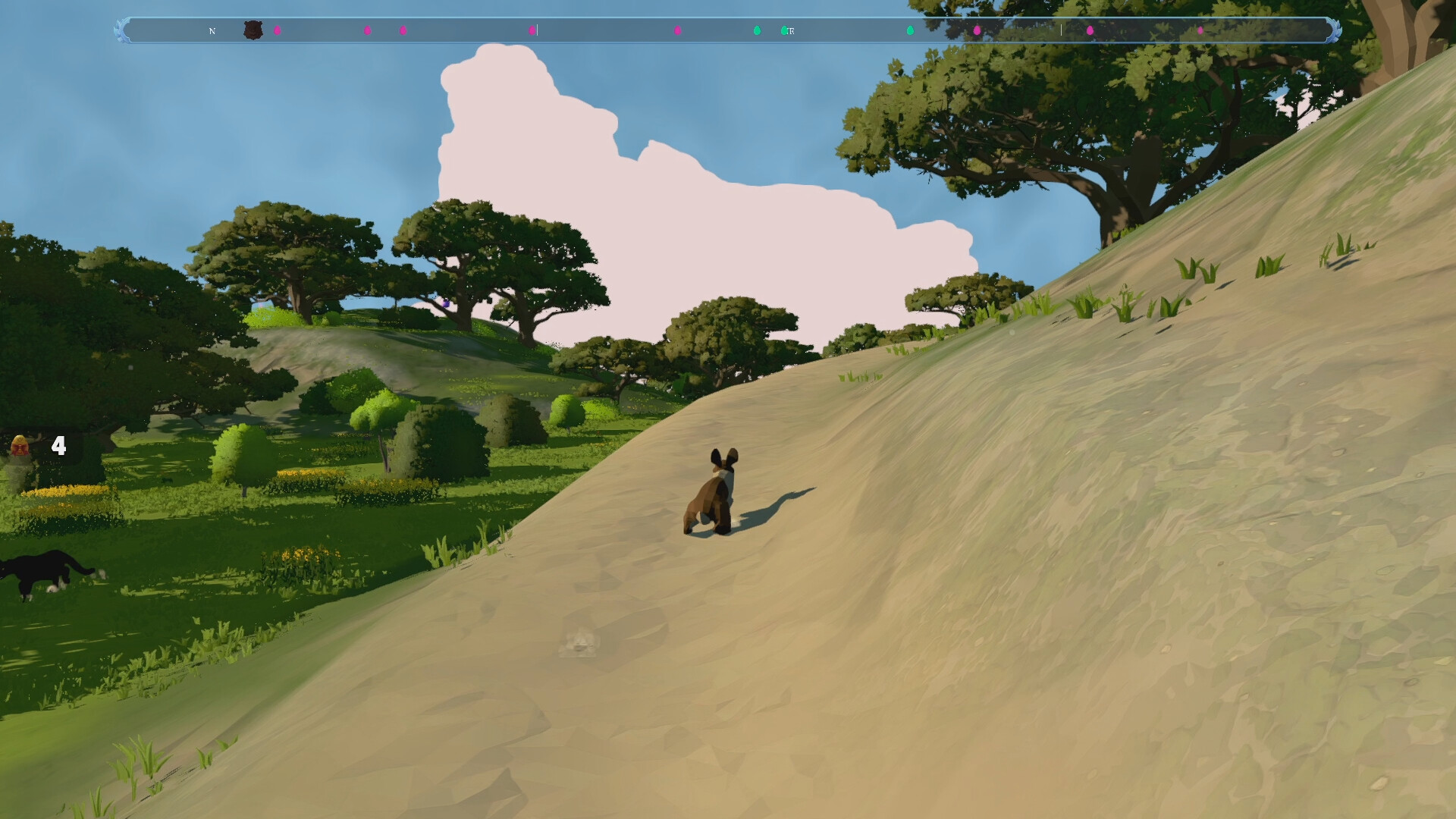Click the rightmost small pink egg marker
The width and height of the screenshot is (1456, 819).
tap(1200, 31)
